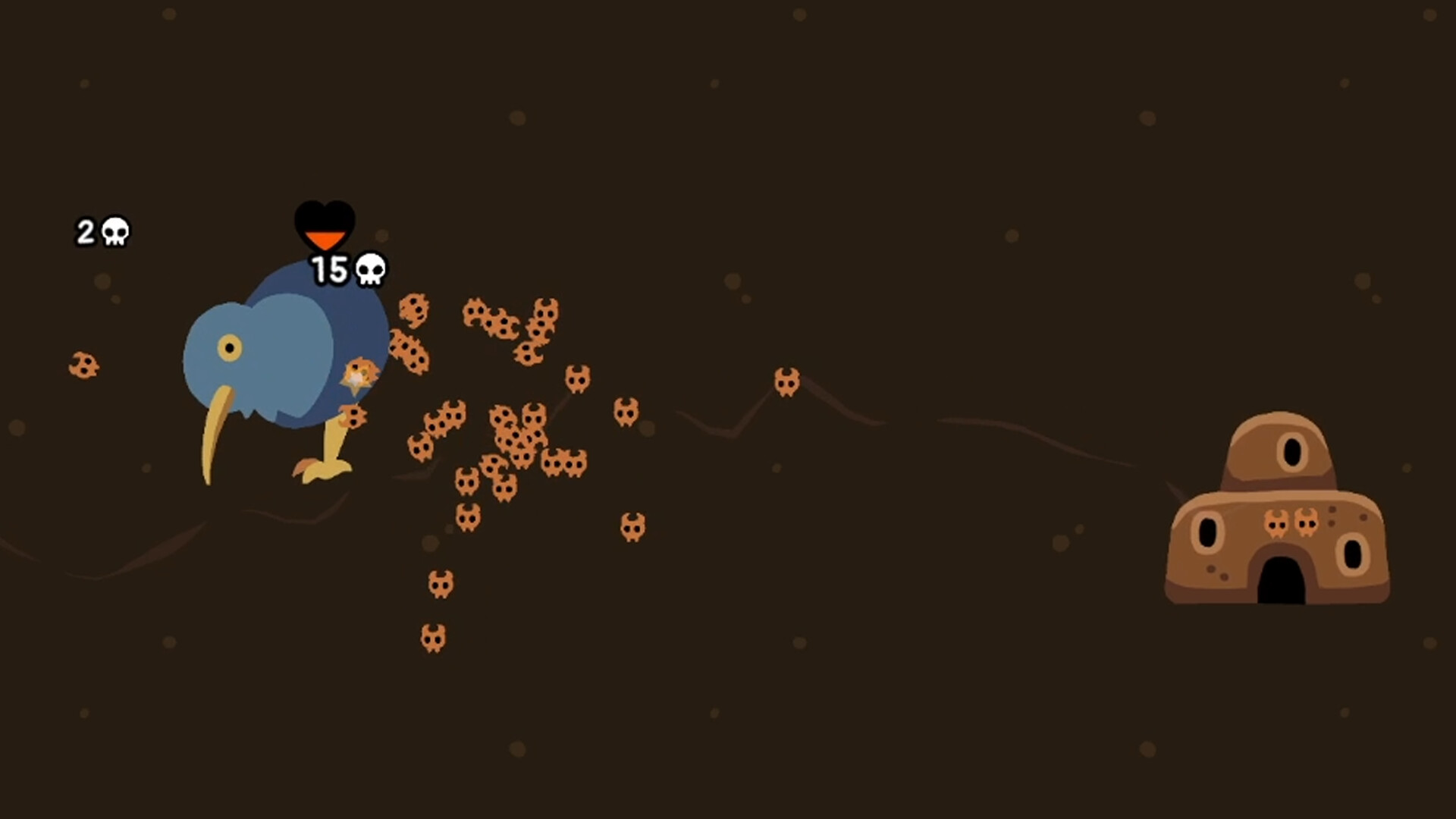
Task: Click the skull icon beside the number 2
Action: [x=115, y=232]
